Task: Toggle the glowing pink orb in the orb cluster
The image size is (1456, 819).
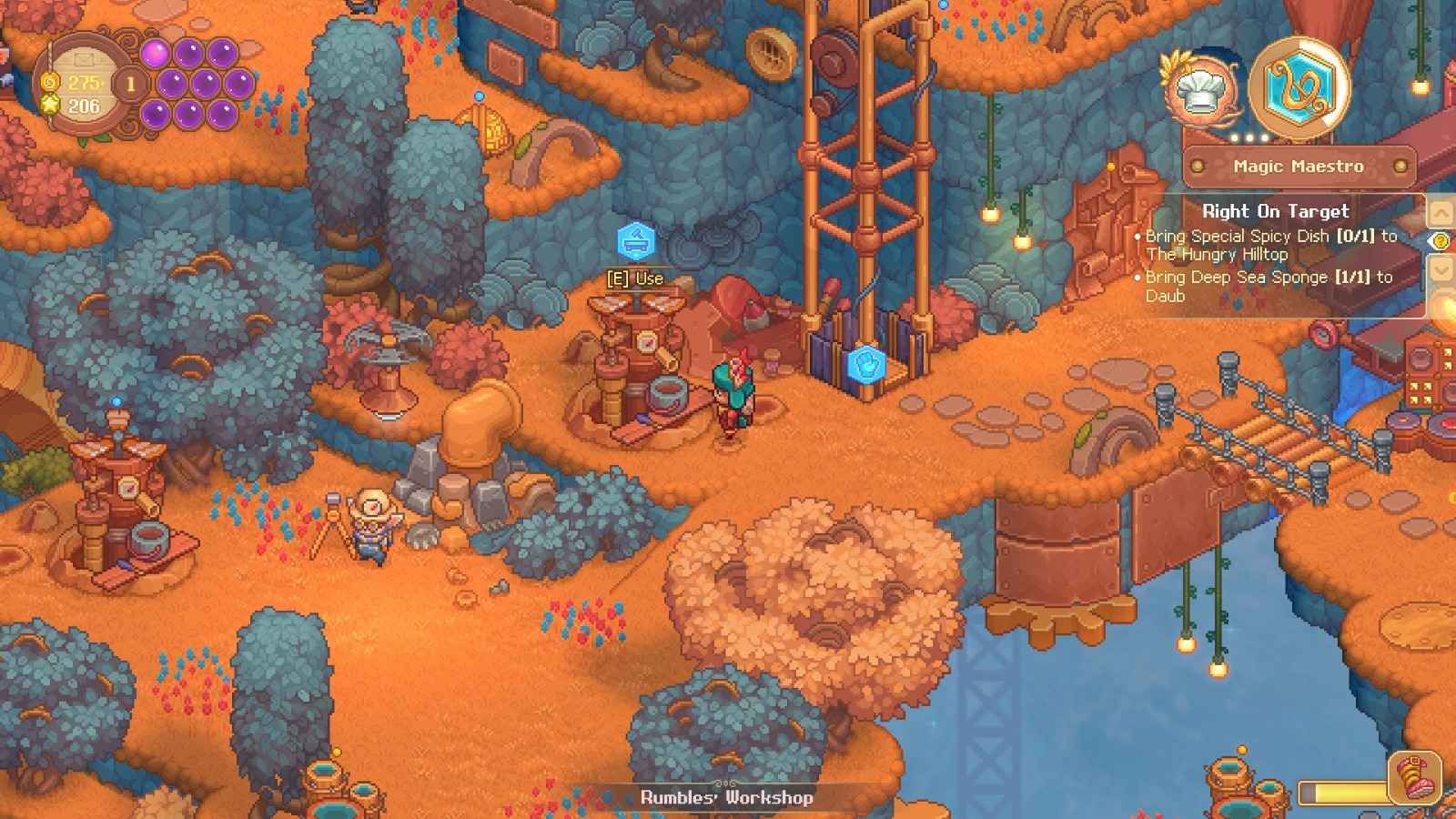Action: 155,53
